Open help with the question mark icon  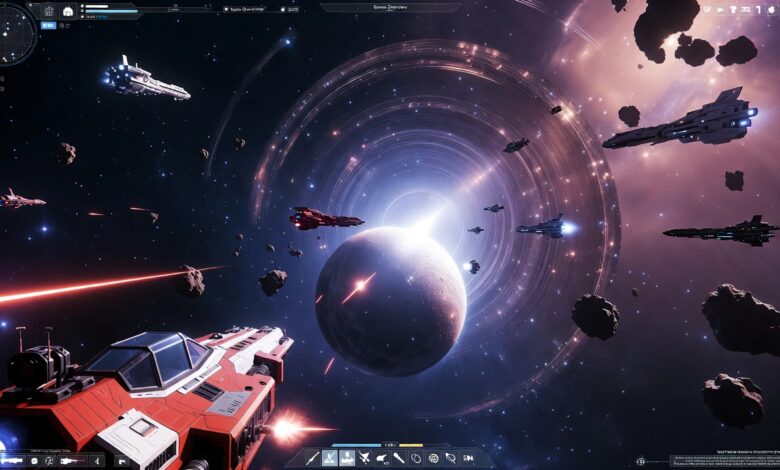733,9
